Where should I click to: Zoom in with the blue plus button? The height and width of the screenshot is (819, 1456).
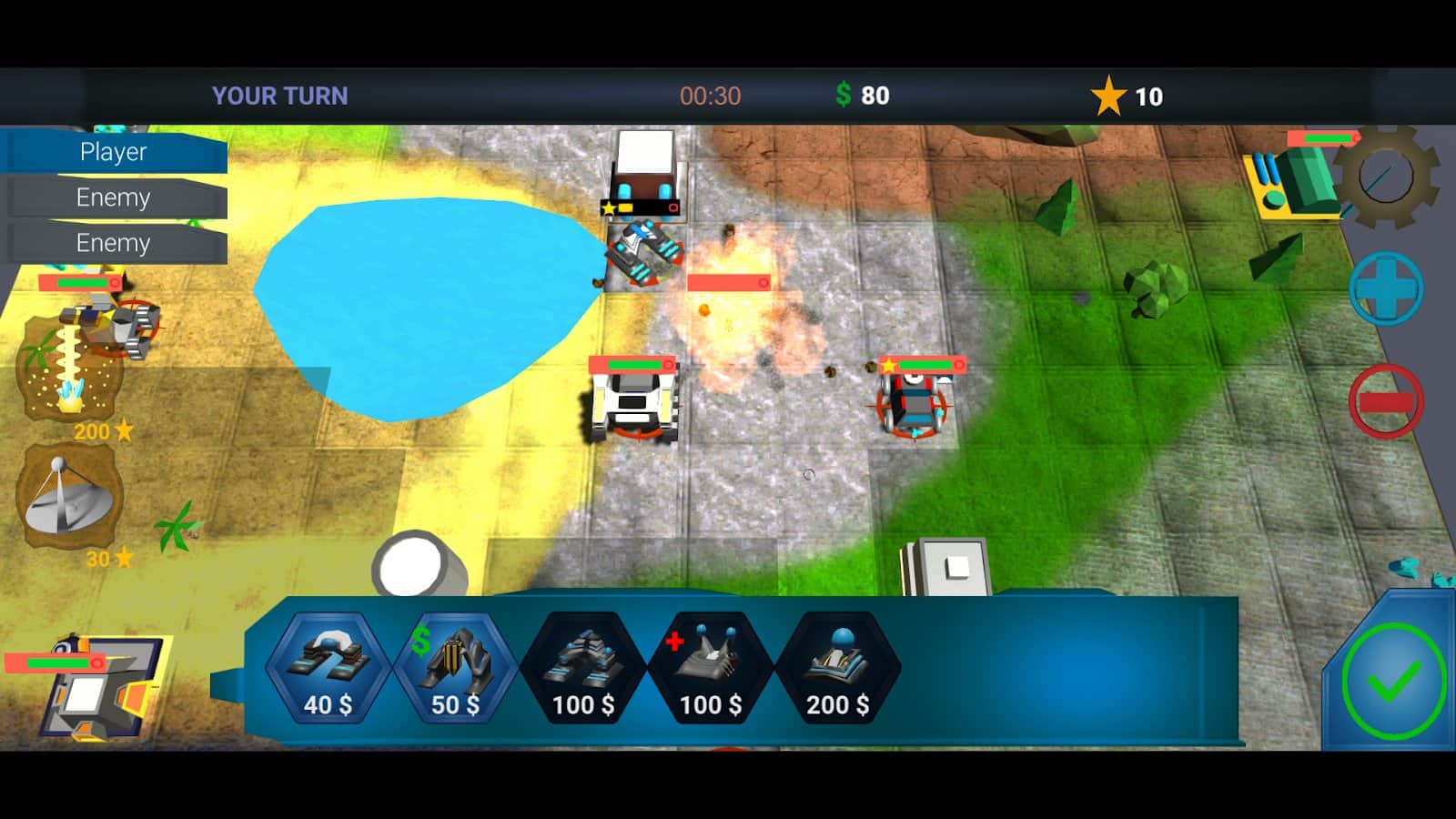coord(1386,288)
